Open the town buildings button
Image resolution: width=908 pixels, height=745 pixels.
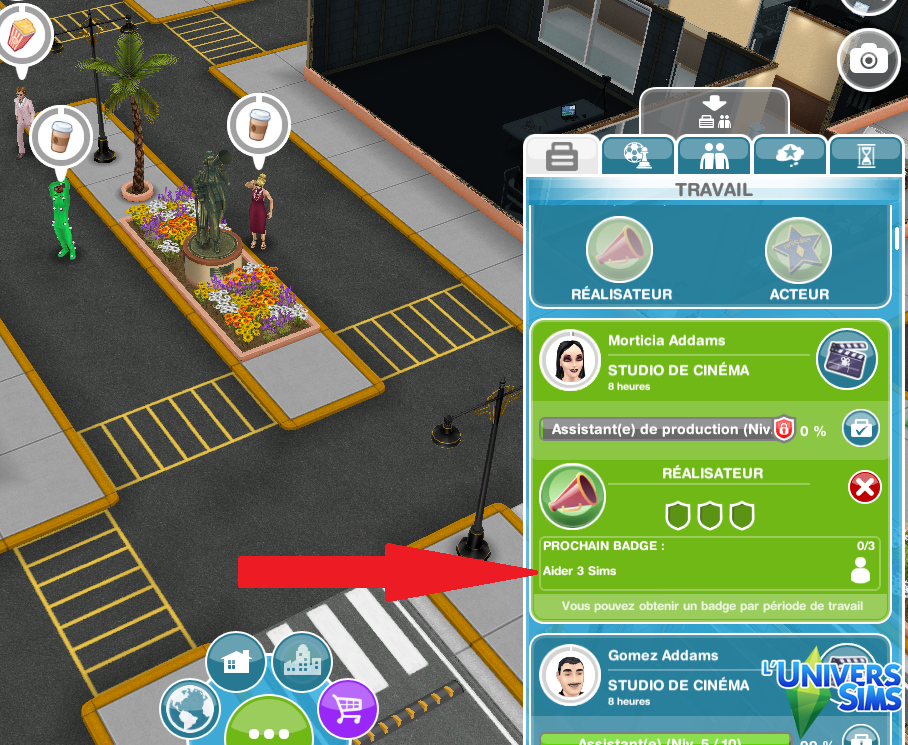click(301, 662)
